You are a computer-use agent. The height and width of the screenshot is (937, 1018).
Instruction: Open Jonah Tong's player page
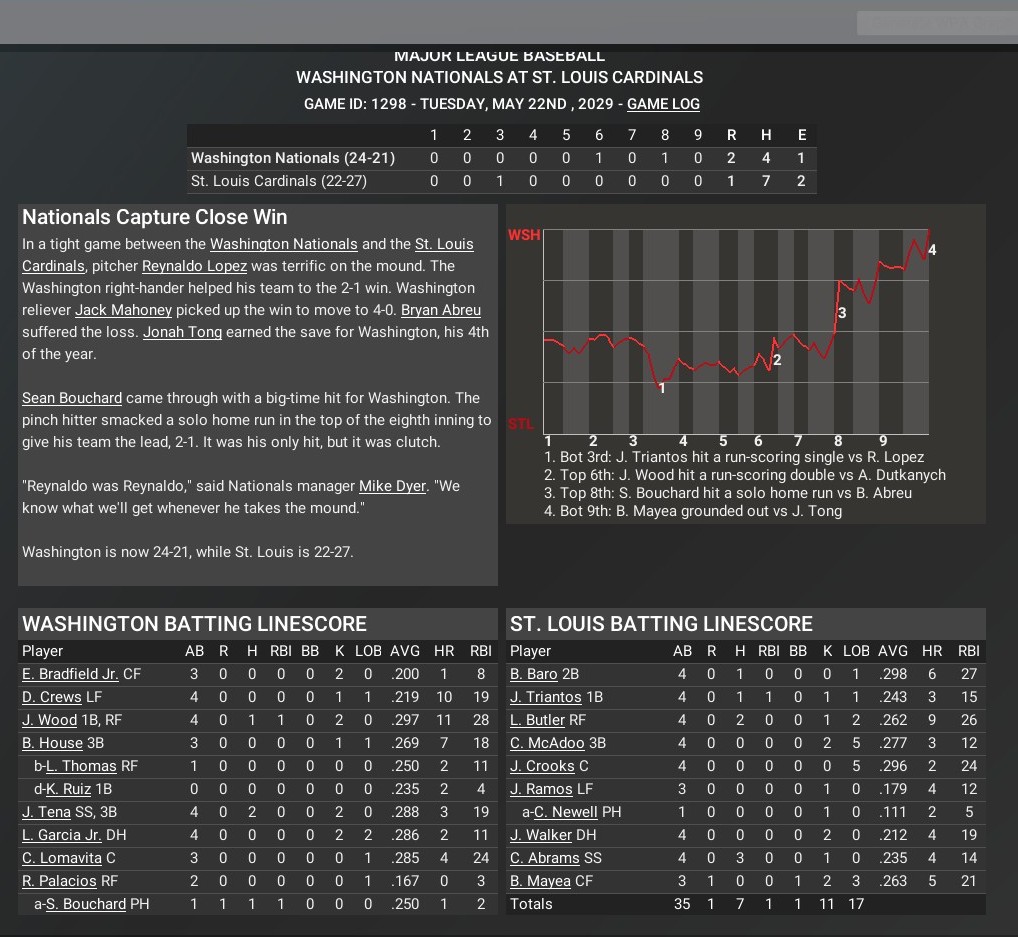[x=182, y=332]
